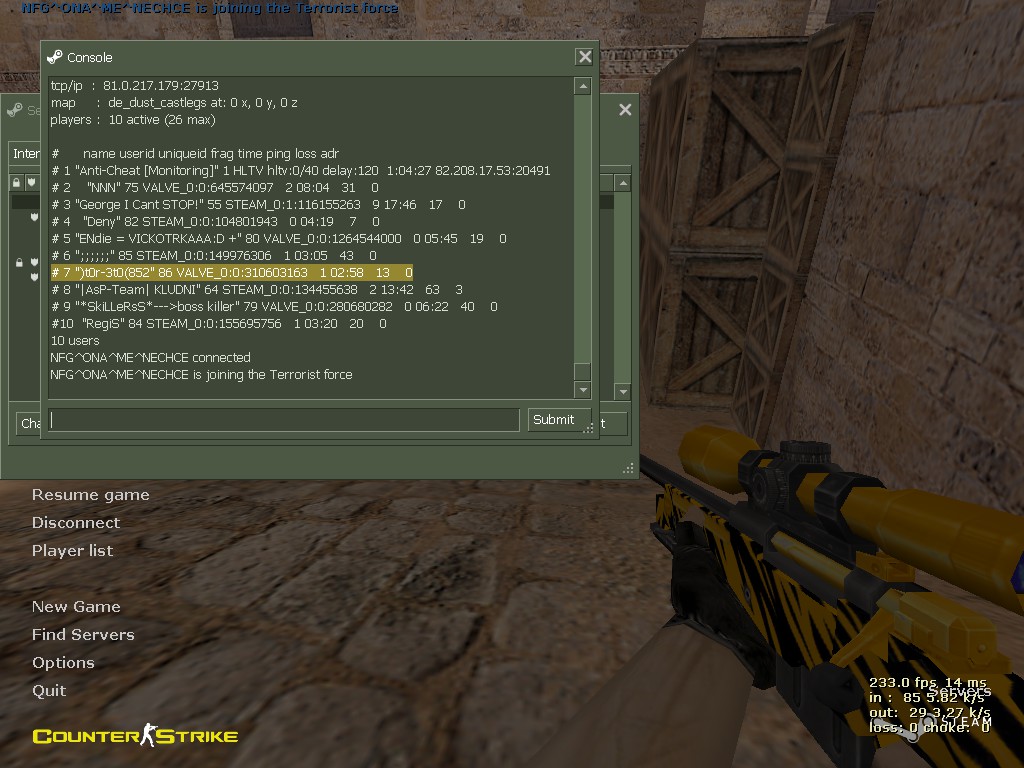The width and height of the screenshot is (1024, 768).
Task: Select the highlighted player row )t0r-3t0(852
Action: point(231,273)
